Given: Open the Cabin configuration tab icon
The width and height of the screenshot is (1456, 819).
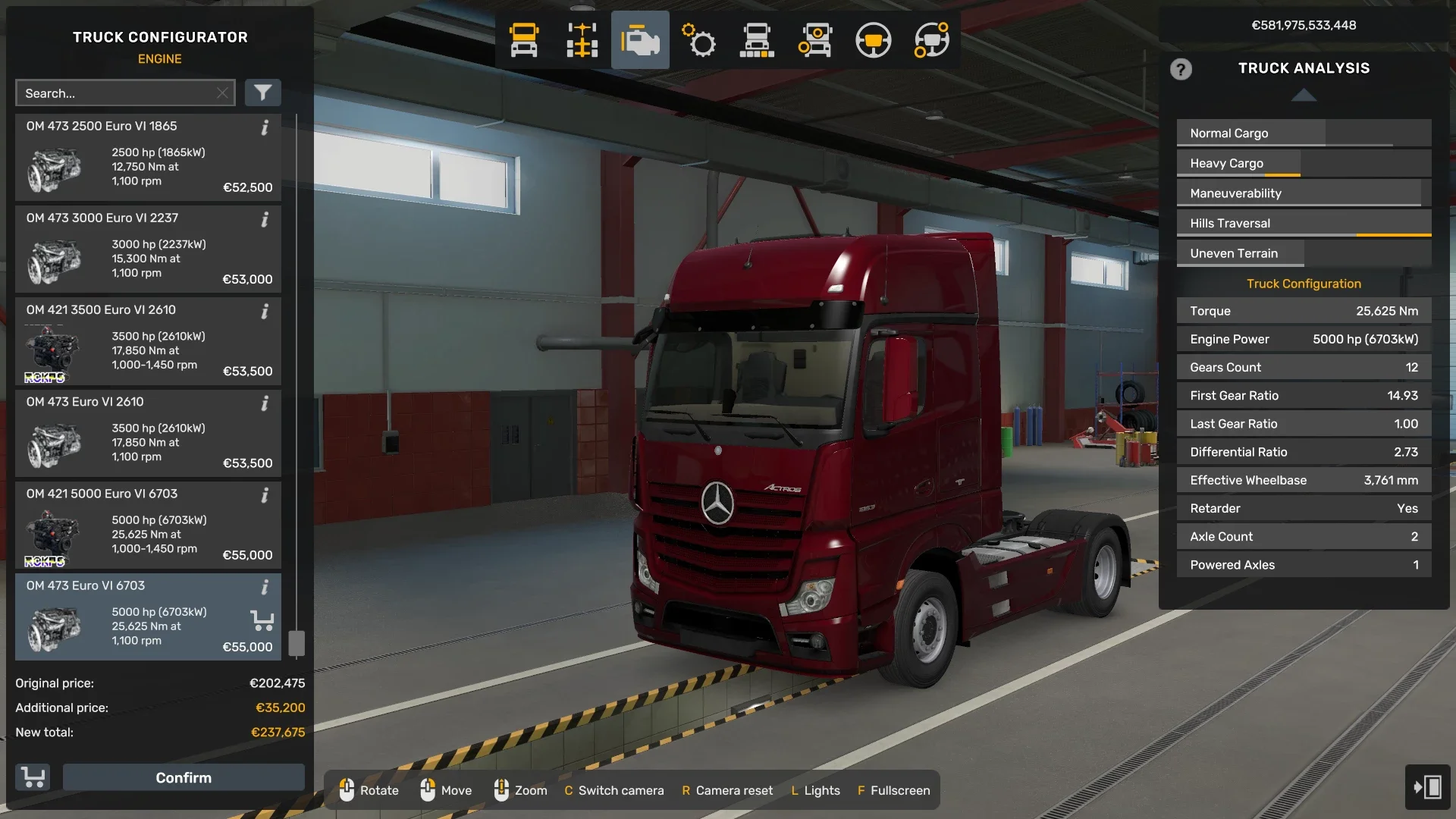Looking at the screenshot, I should click(x=523, y=40).
